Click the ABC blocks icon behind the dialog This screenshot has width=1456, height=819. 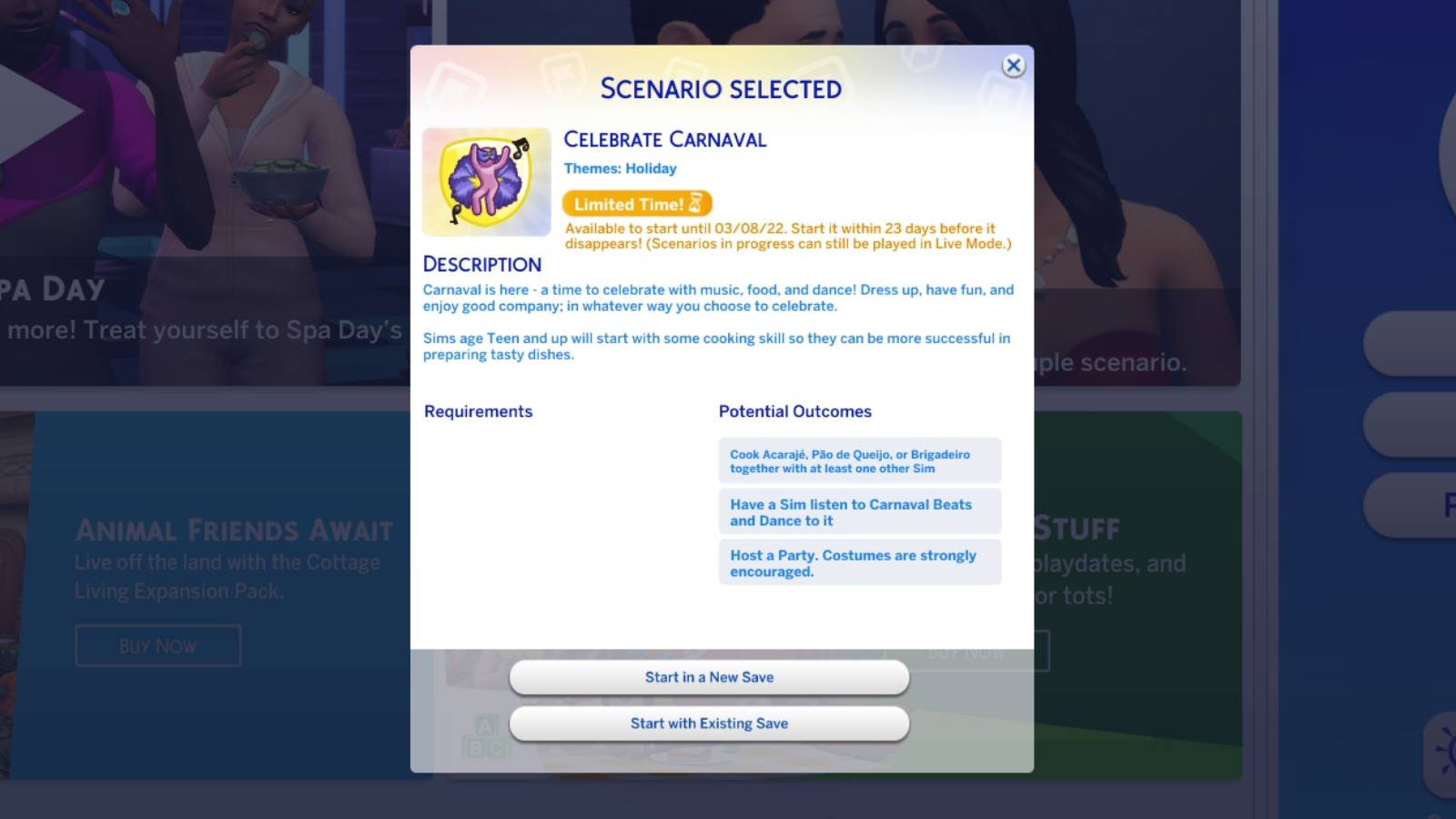487,733
